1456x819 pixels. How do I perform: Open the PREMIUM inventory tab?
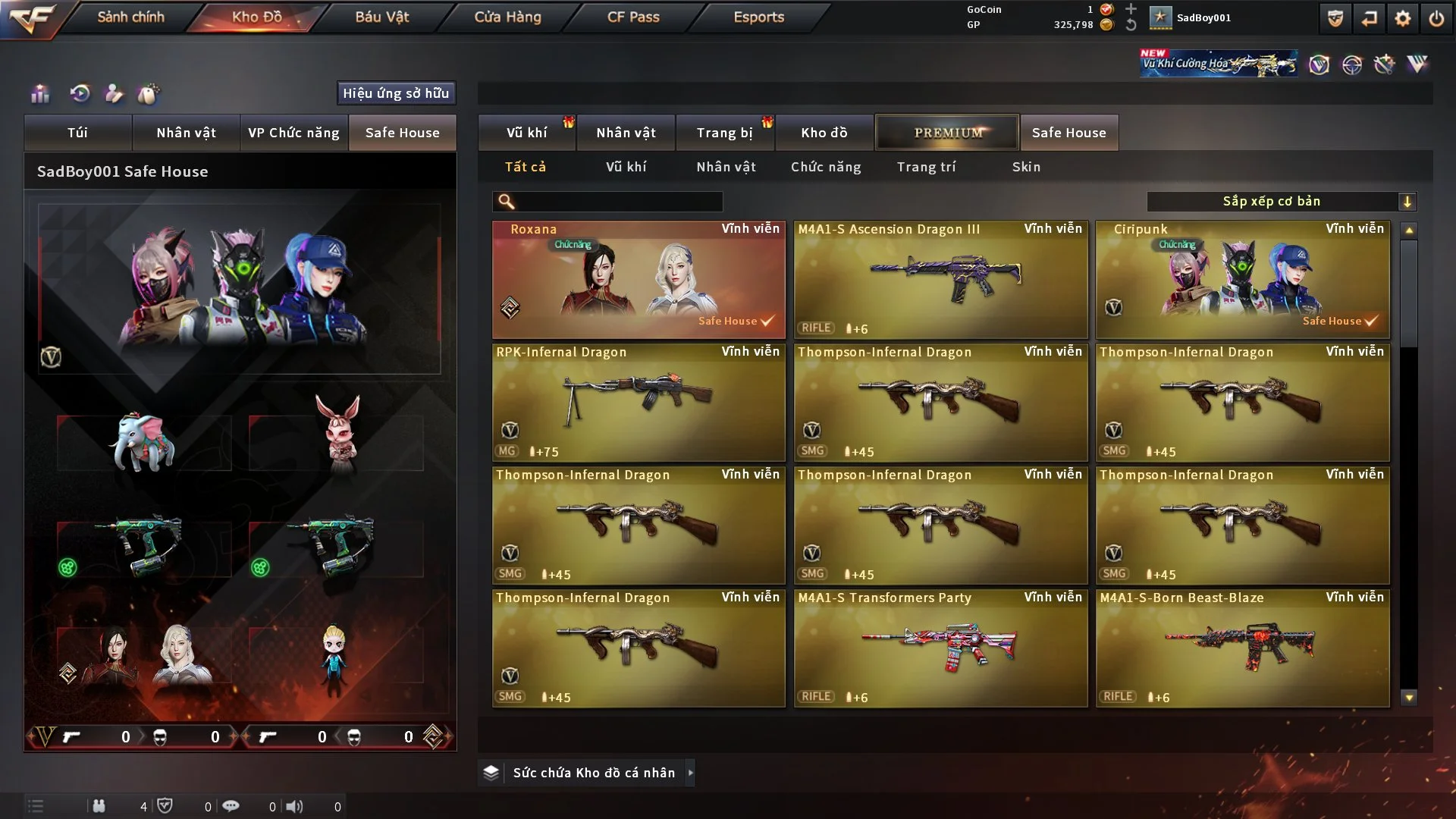(x=947, y=133)
